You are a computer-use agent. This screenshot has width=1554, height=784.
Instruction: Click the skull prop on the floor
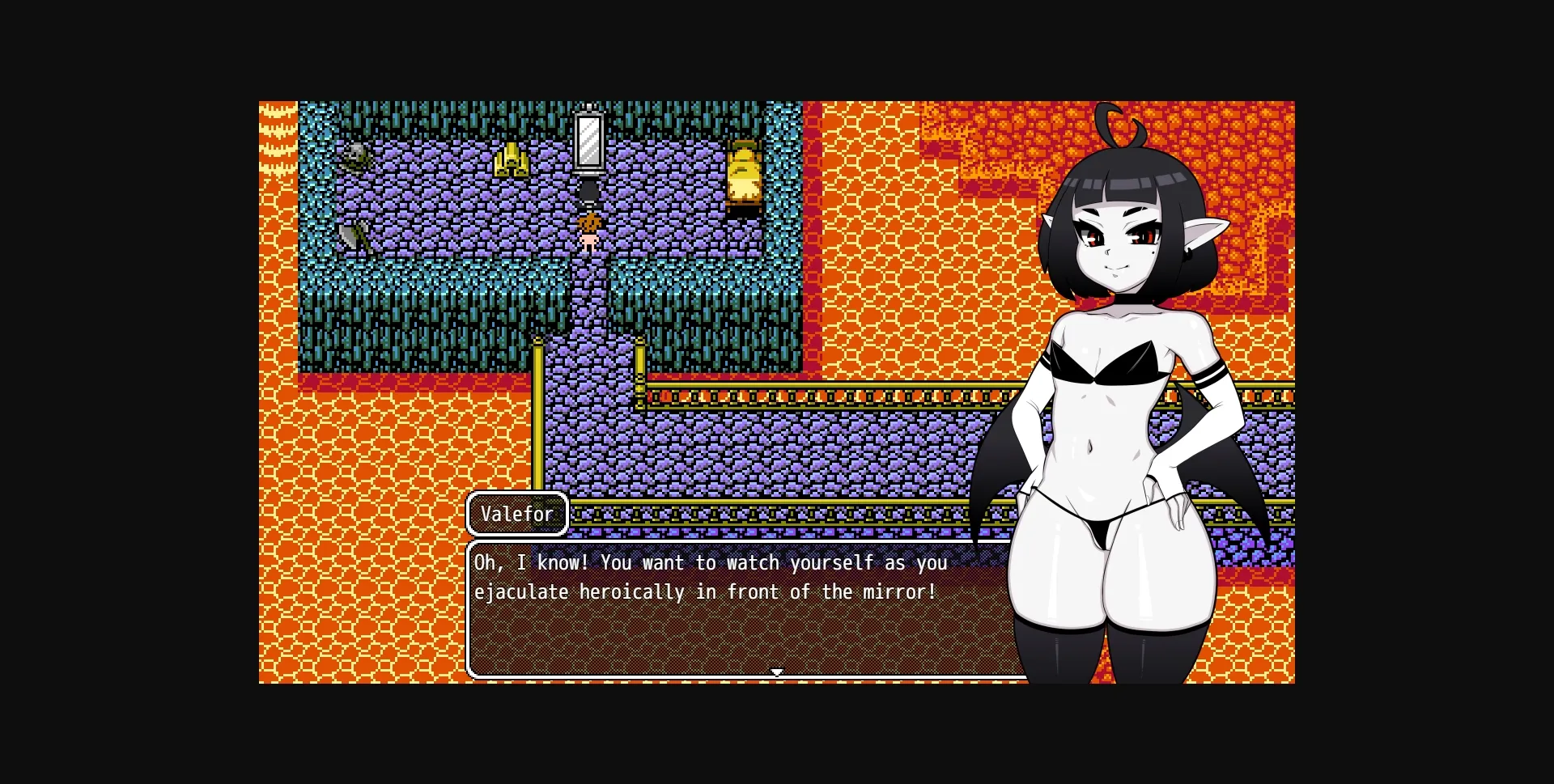[x=354, y=155]
